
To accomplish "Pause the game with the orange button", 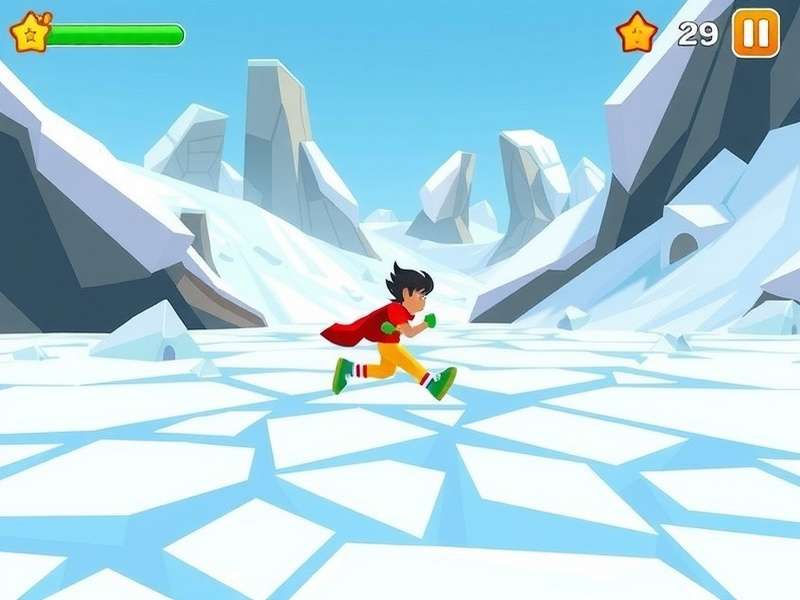I will click(755, 33).
